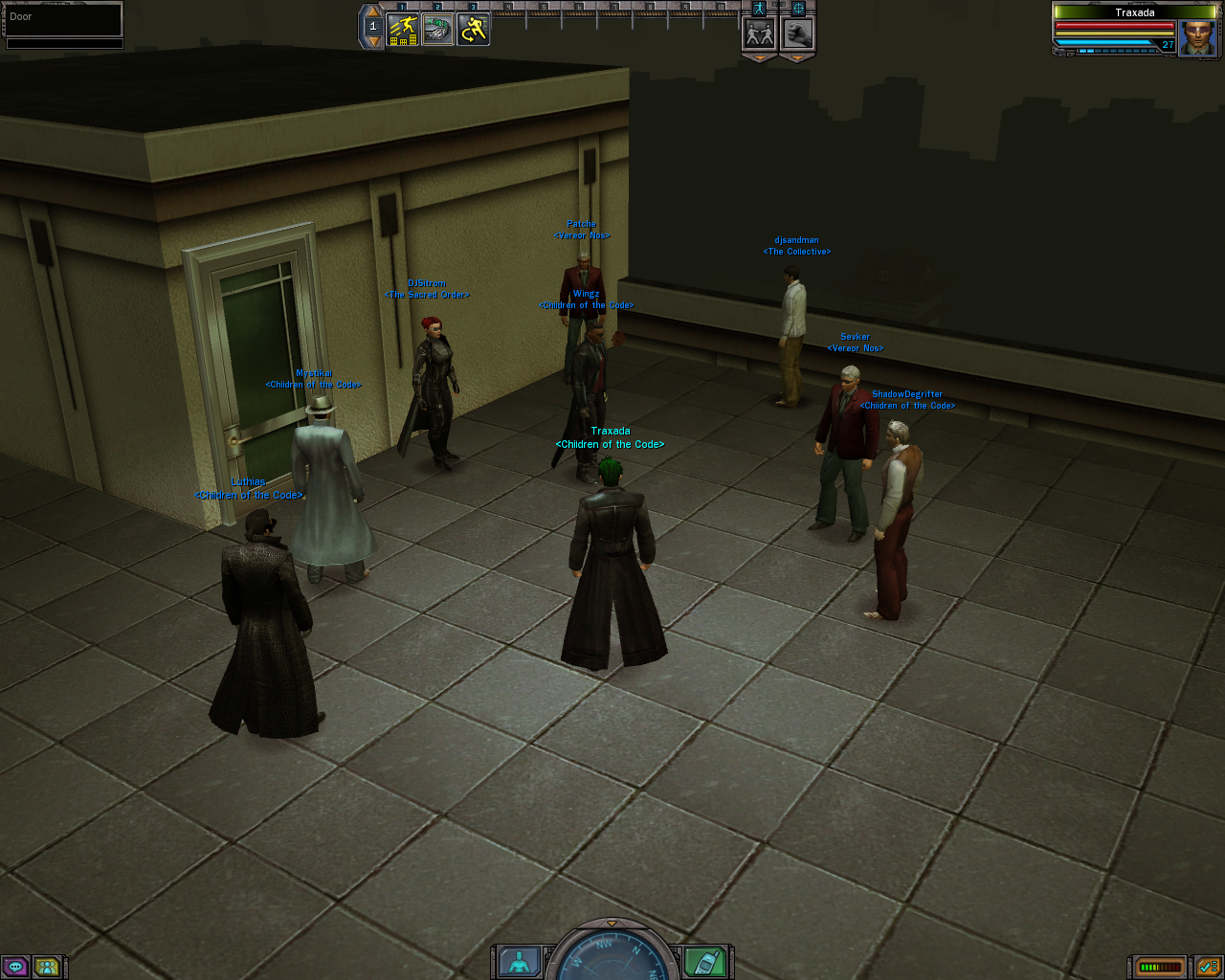Use the handcuffs-and-cash item in slot 2
The image size is (1225, 980).
(x=438, y=30)
